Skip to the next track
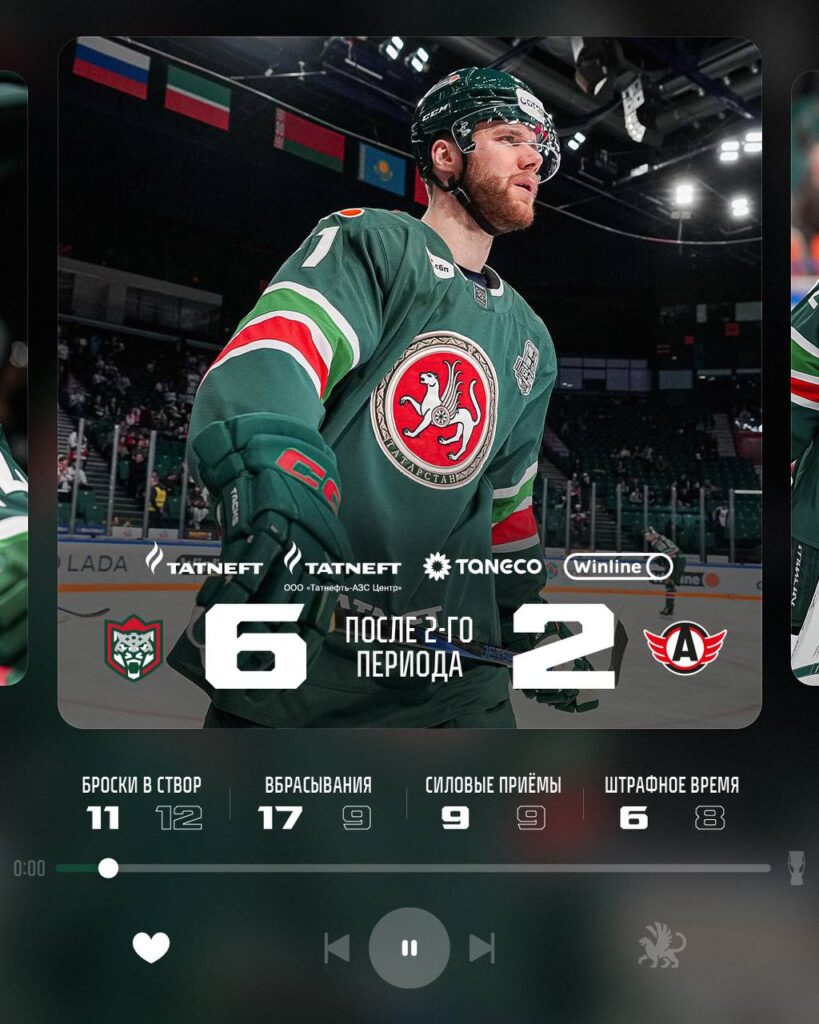Viewport: 819px width, 1024px height. (x=482, y=948)
